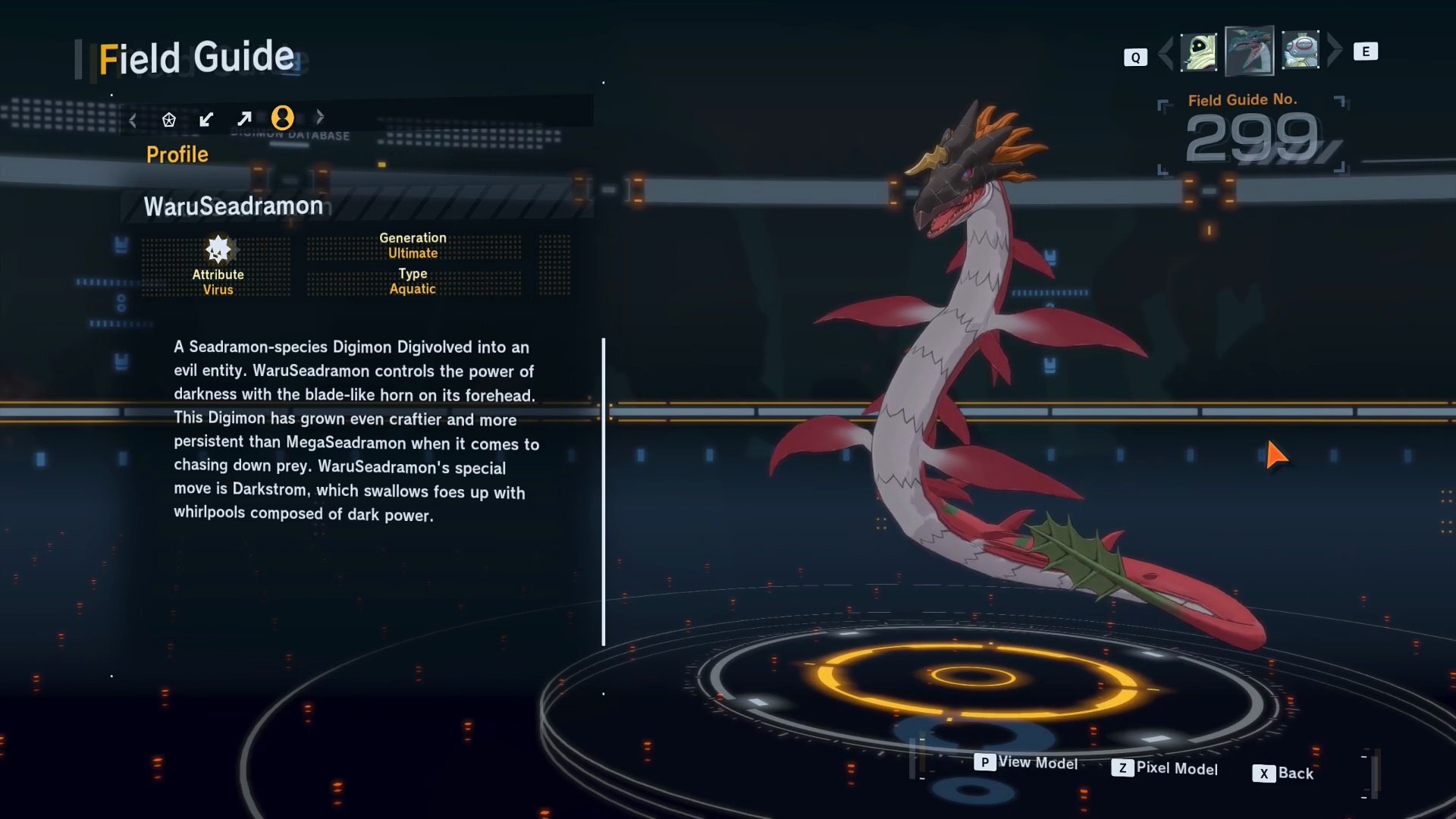Show previous Digimon using left arrow
The height and width of the screenshot is (819, 1456).
1166,52
